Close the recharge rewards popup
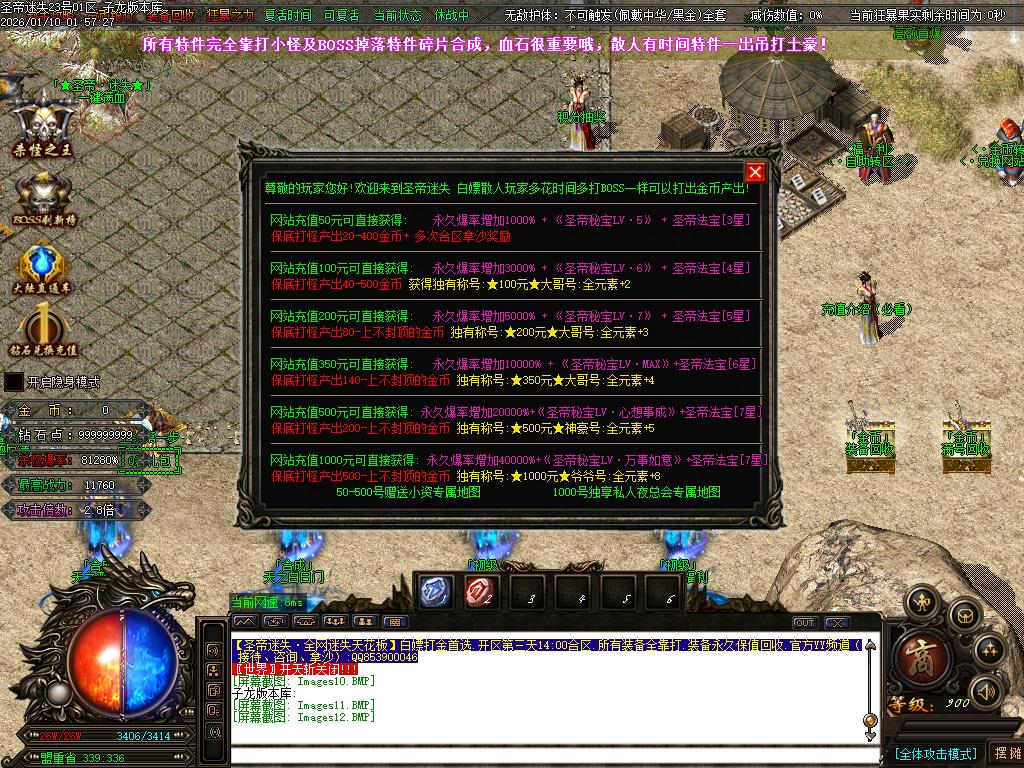 coord(755,172)
